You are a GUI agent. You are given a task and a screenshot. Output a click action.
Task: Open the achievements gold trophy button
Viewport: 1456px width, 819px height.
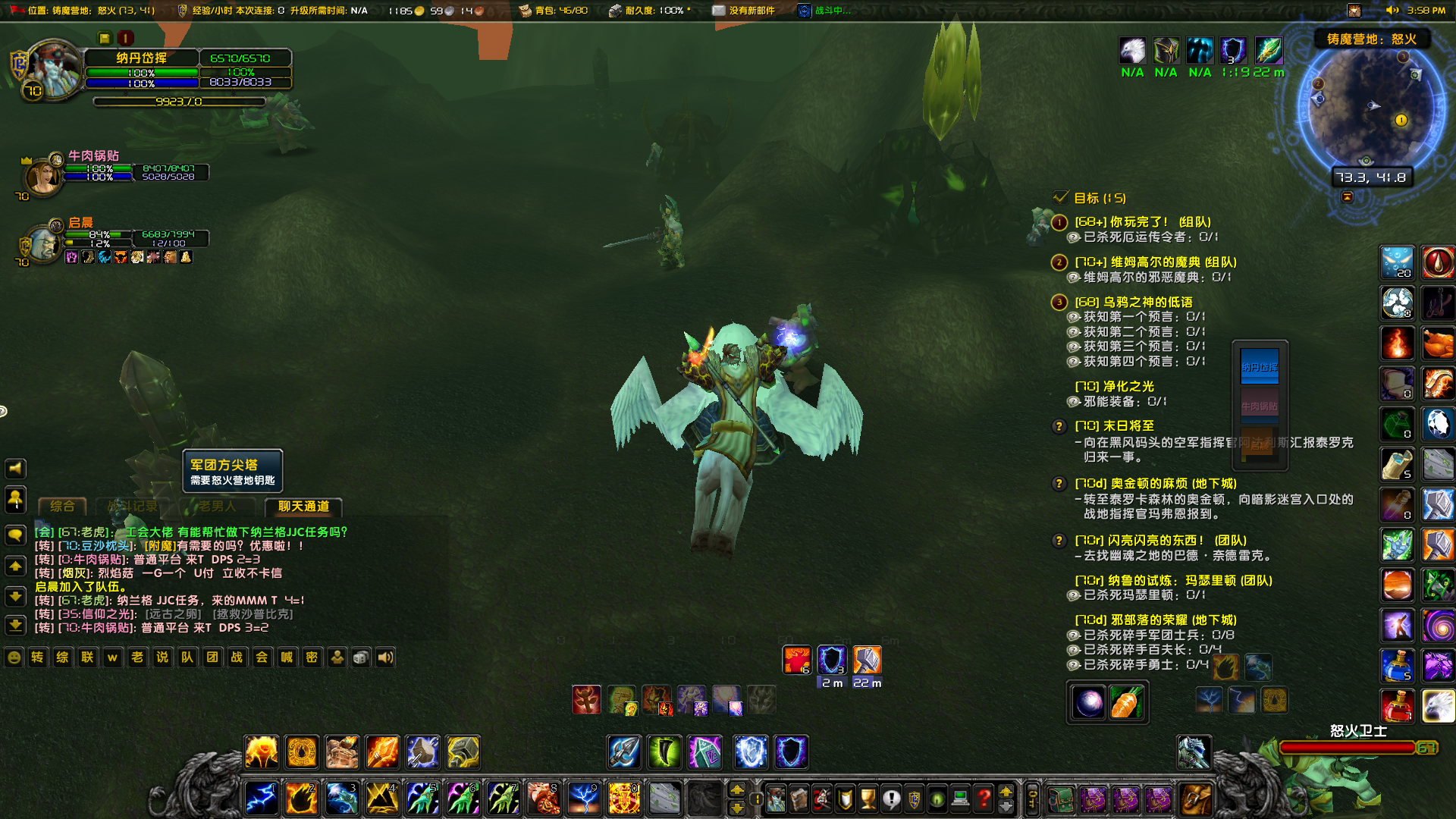coord(868,799)
